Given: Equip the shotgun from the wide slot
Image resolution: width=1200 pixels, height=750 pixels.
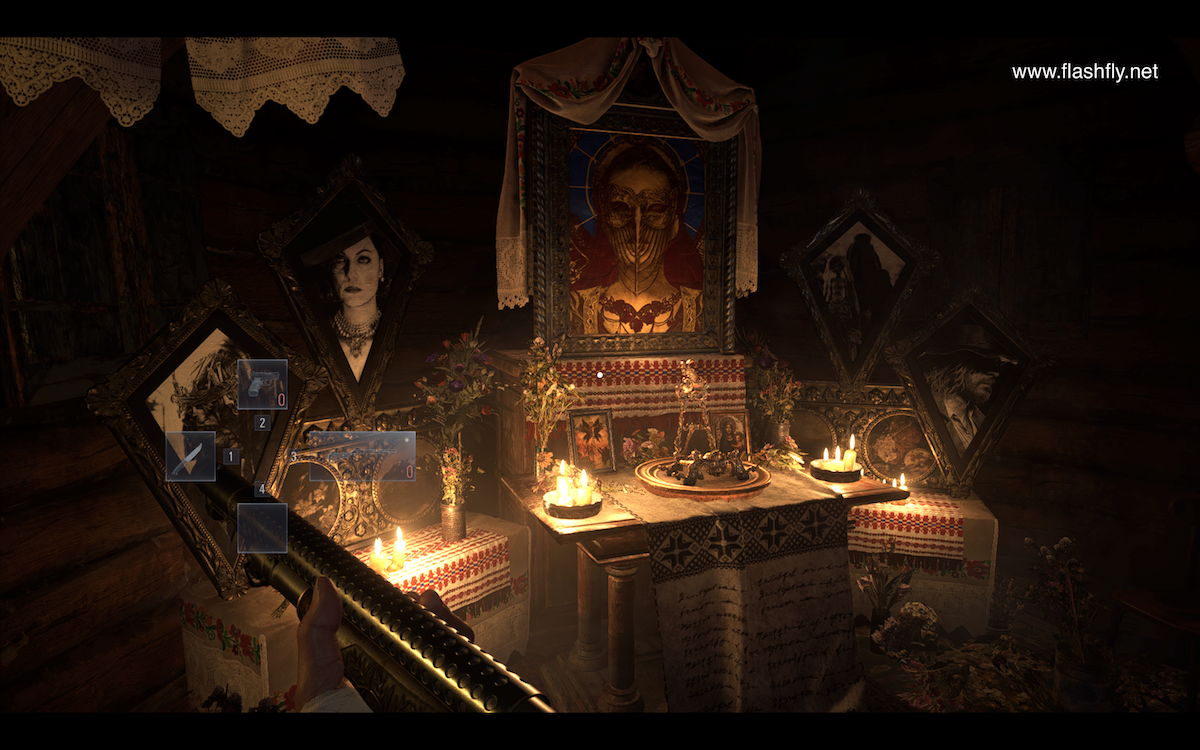Looking at the screenshot, I should tap(362, 456).
